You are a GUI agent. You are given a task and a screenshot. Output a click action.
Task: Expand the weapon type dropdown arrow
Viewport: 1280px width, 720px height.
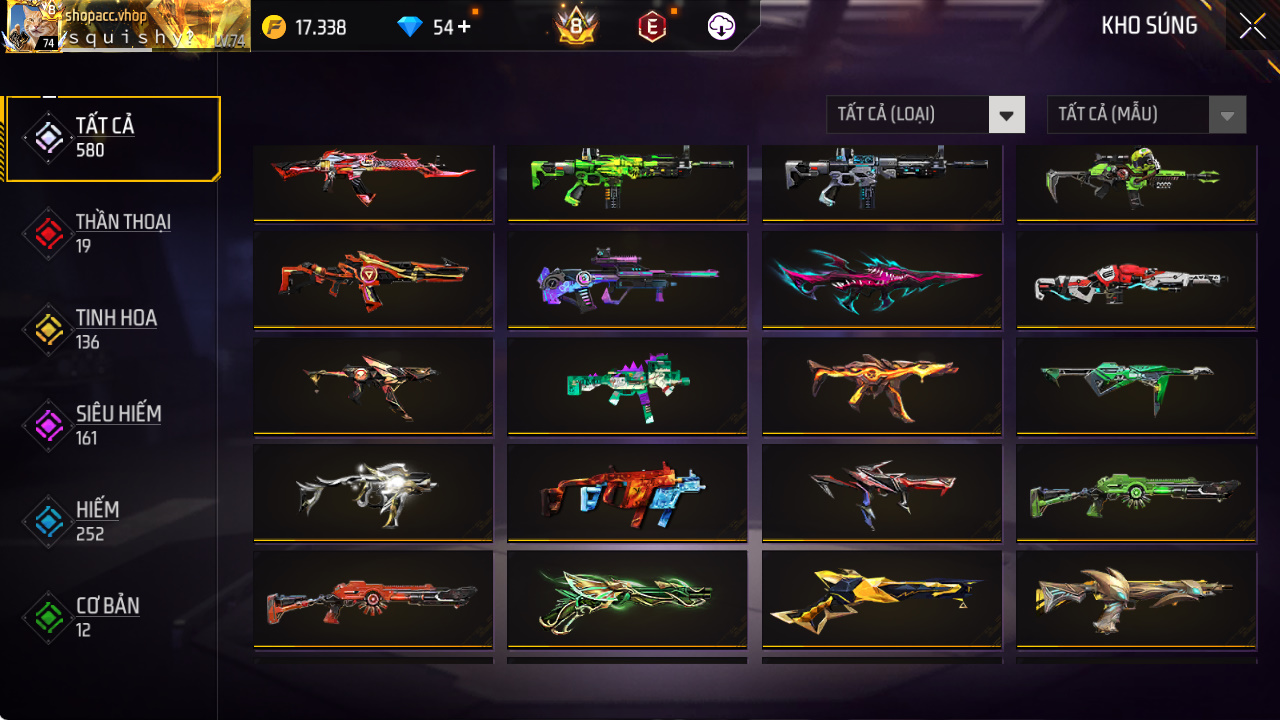point(1007,114)
